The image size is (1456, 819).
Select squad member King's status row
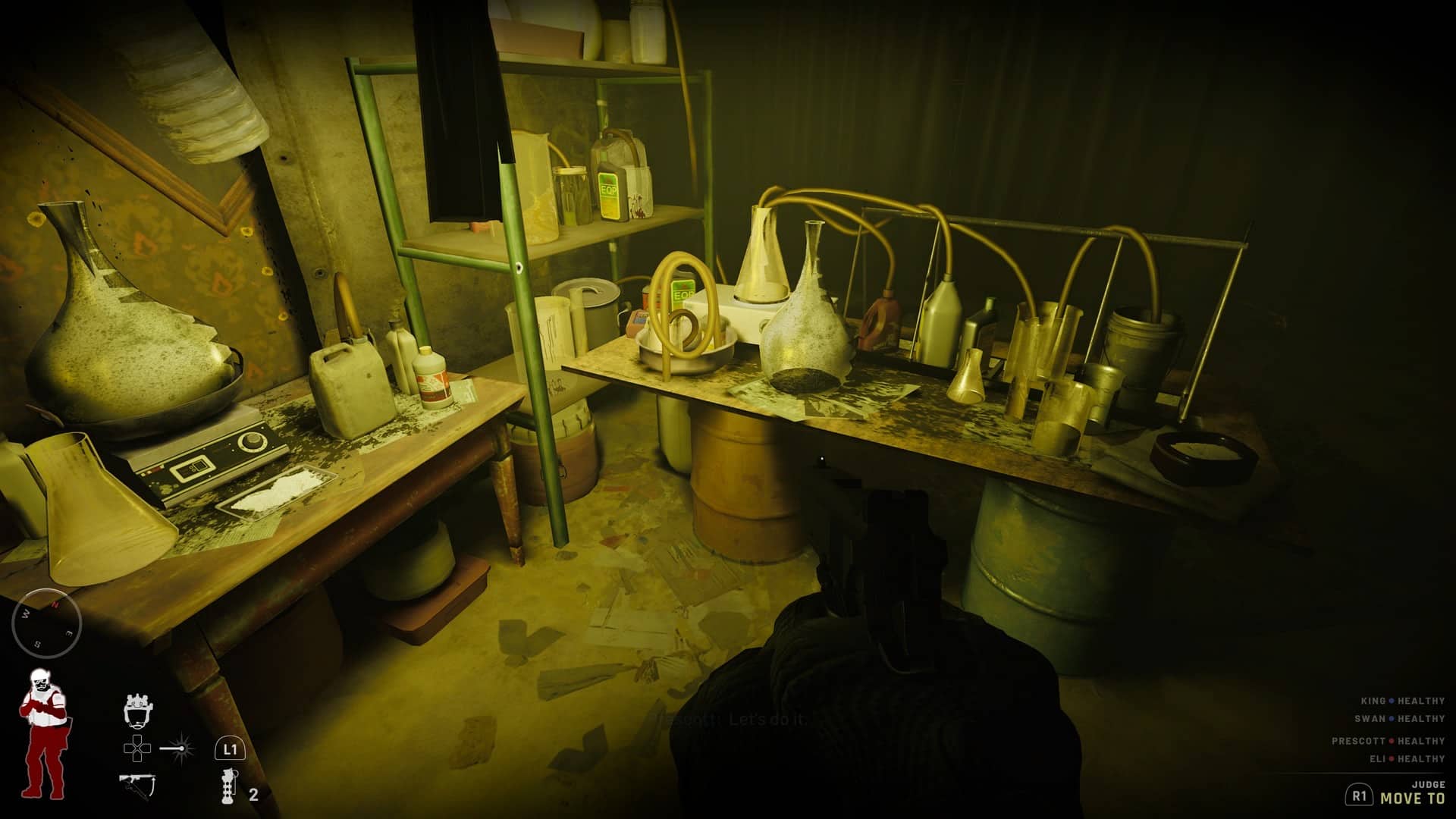coord(1402,701)
